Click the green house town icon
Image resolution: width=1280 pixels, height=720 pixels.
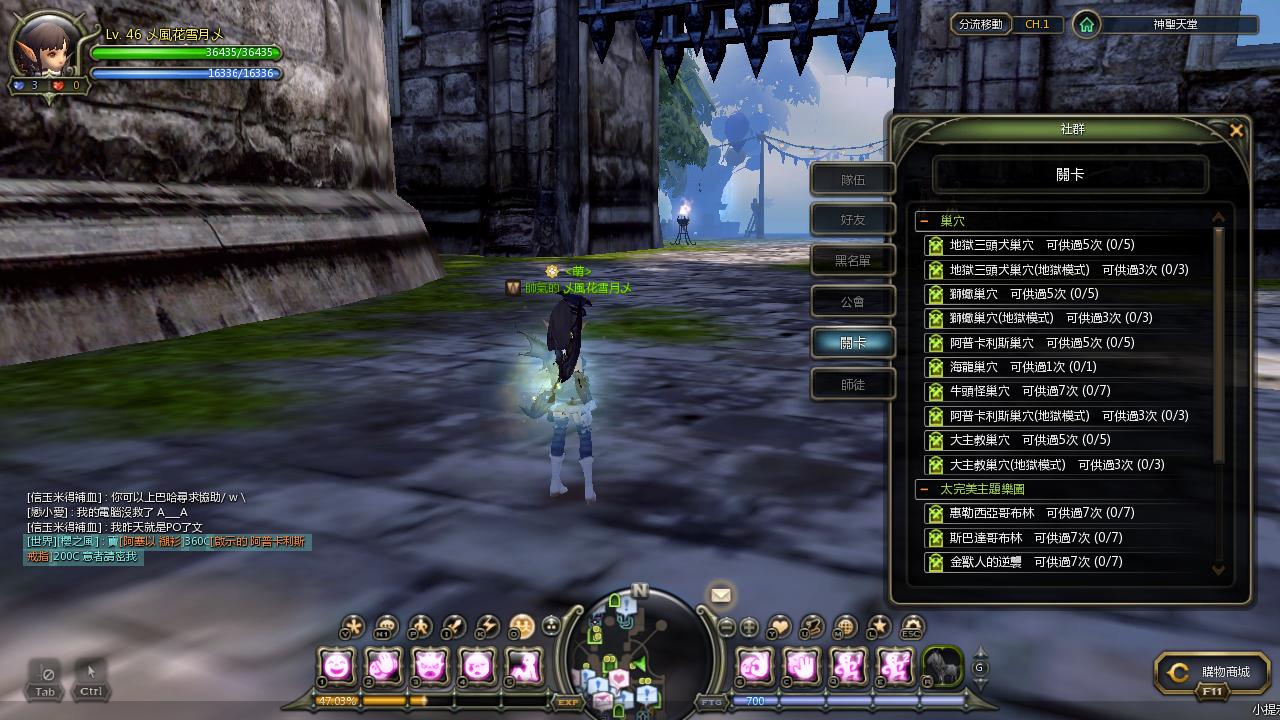point(1086,24)
